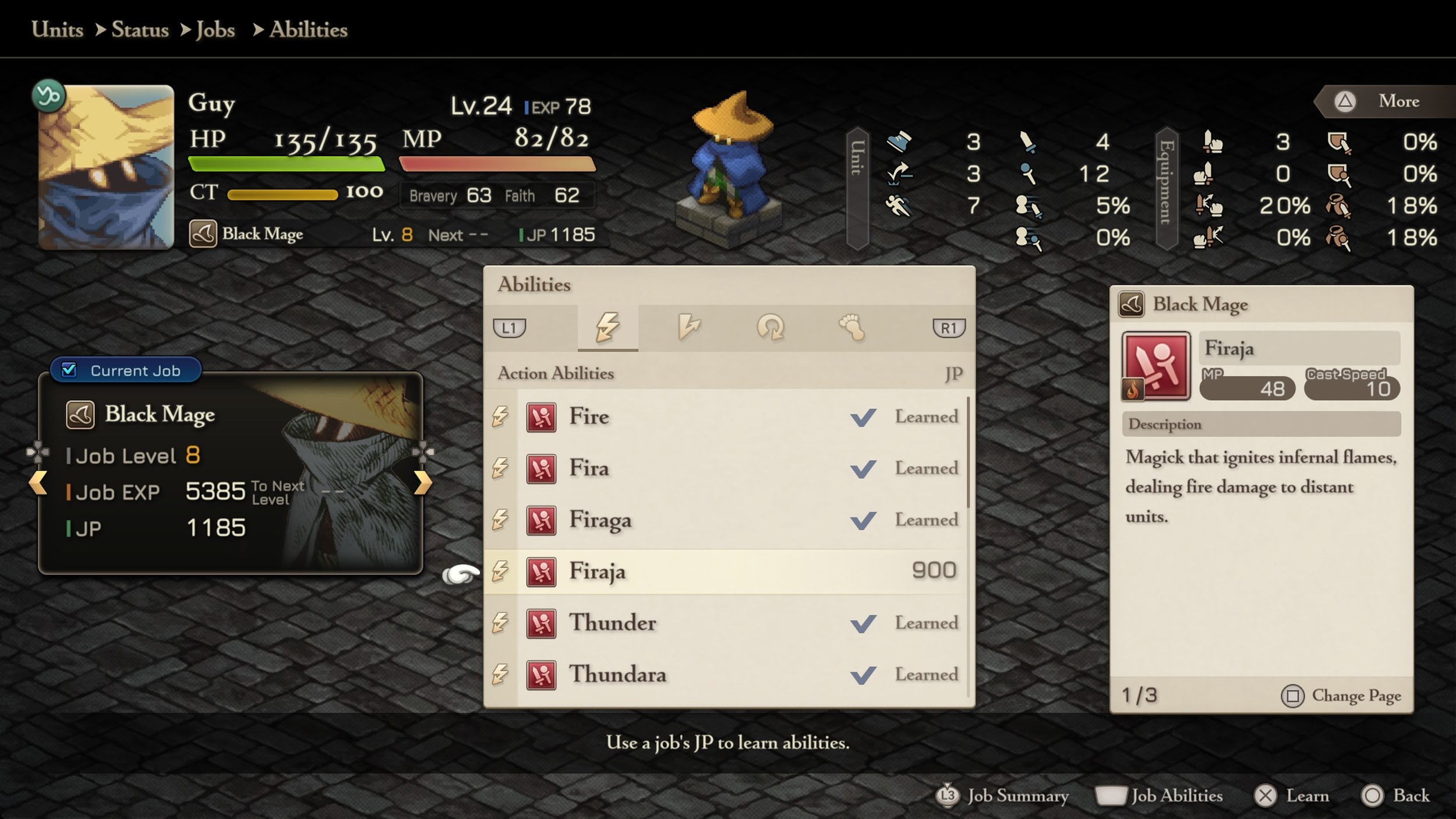This screenshot has height=819, width=1456.
Task: Return to the Status breadcrumb
Action: pyautogui.click(x=140, y=30)
